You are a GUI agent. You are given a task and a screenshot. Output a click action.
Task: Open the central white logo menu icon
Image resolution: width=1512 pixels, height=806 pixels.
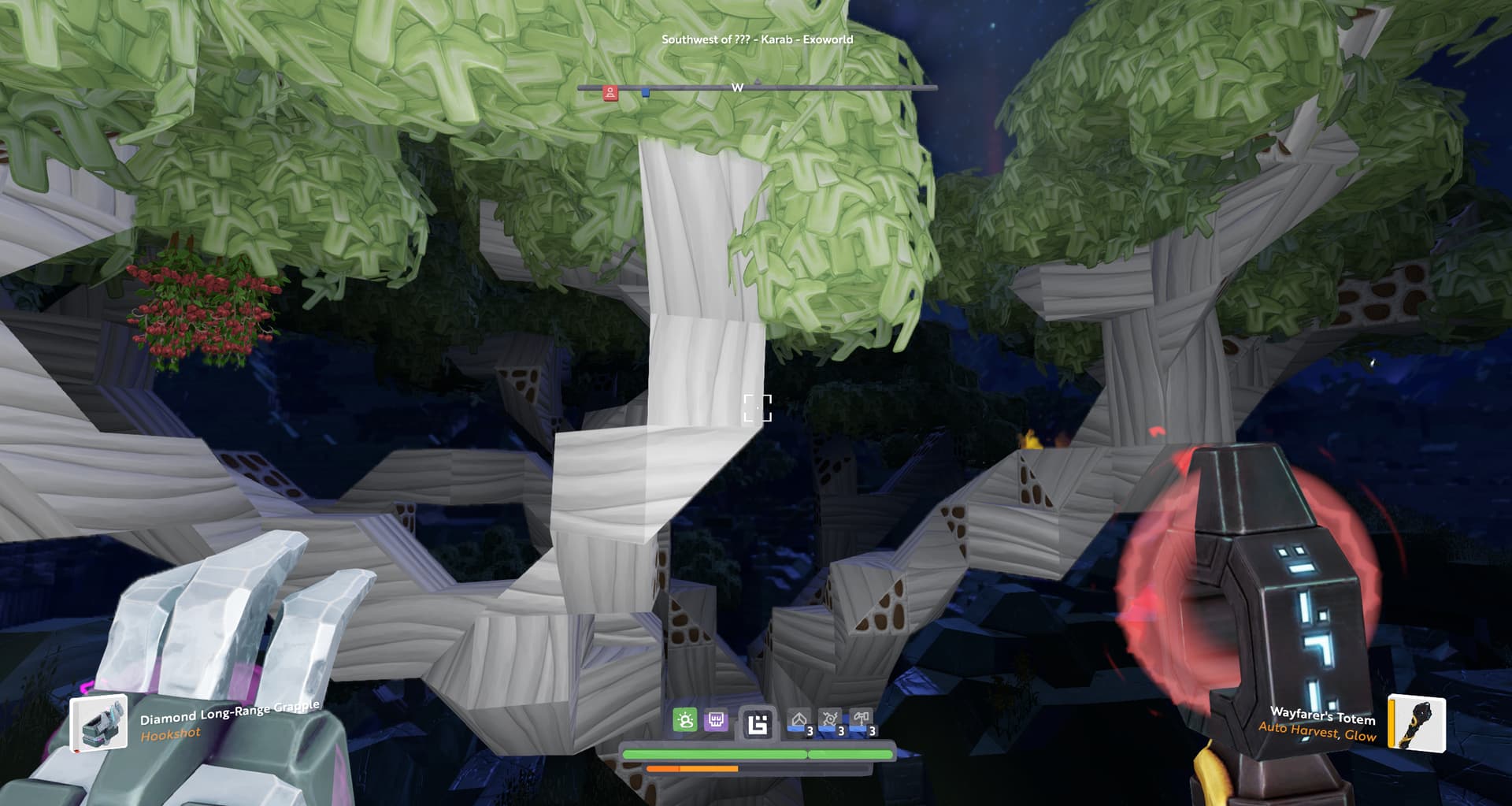[x=758, y=723]
